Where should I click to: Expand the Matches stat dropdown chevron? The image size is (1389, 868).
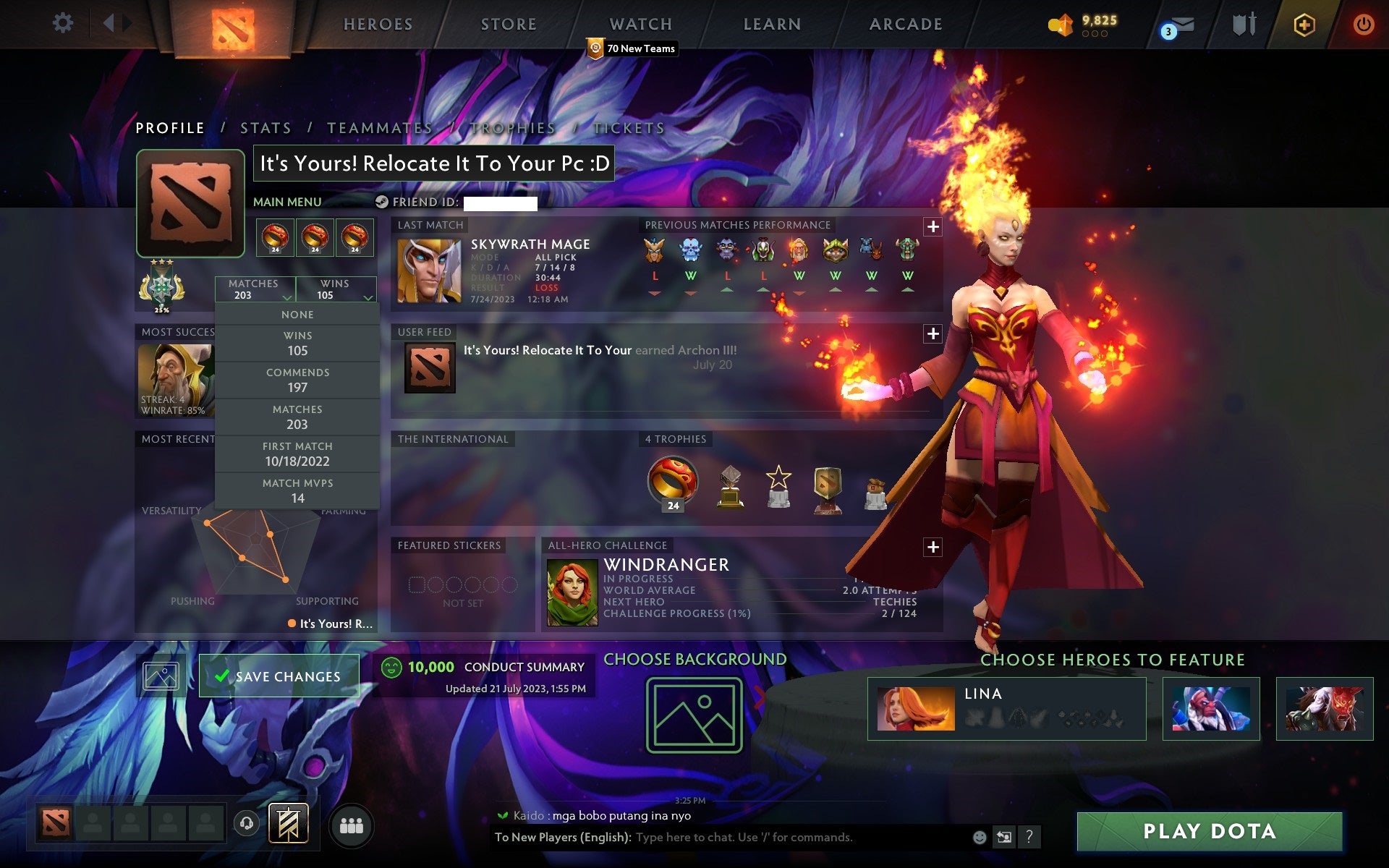coord(285,298)
